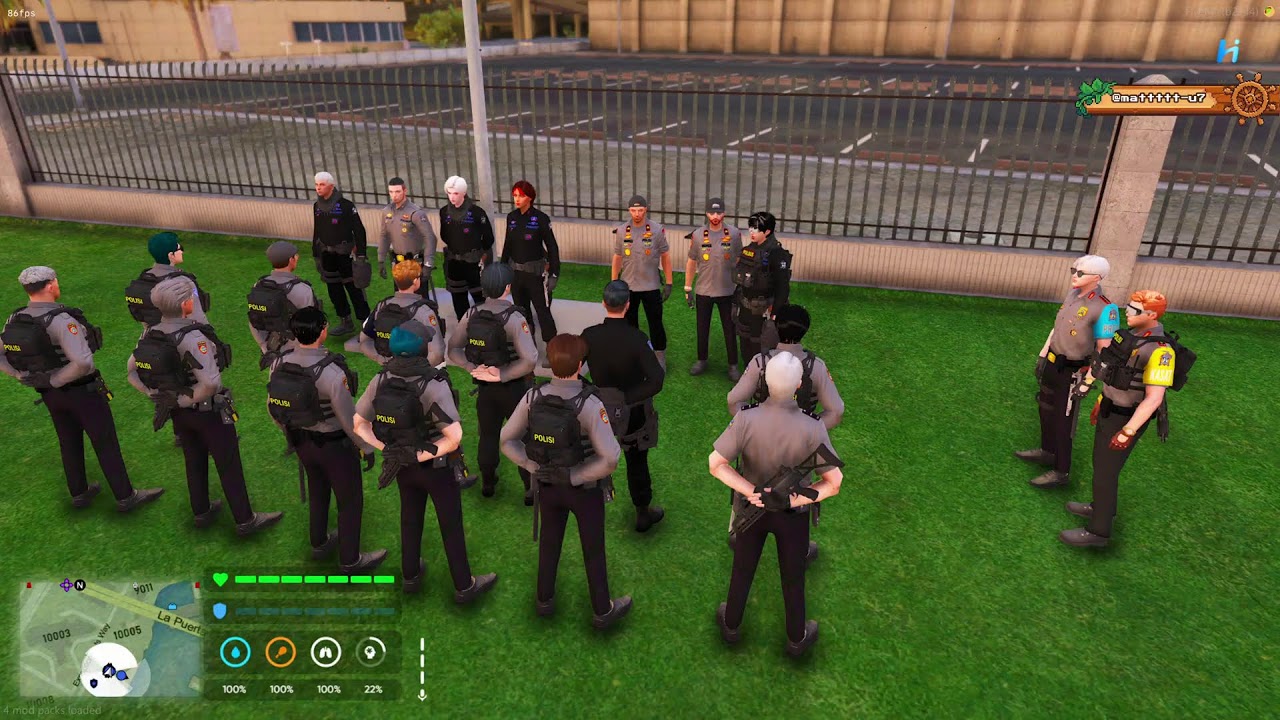Select the lungs oxygen status icon

pos(328,653)
